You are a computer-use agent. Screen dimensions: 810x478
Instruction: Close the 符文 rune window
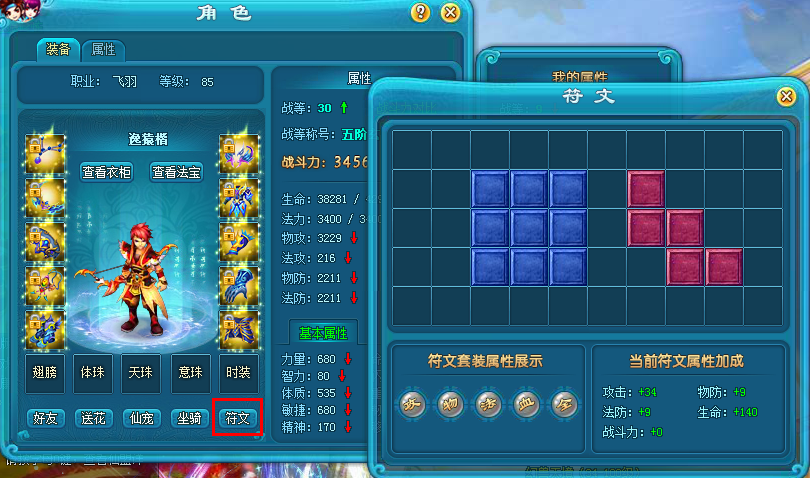point(786,96)
